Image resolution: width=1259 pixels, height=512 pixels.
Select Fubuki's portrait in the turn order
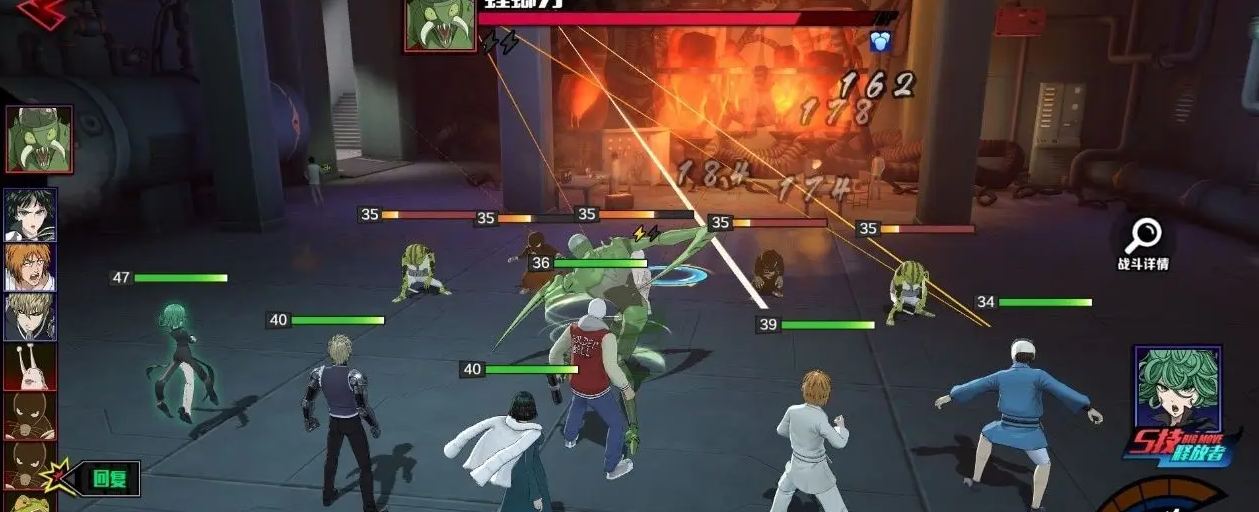click(30, 214)
